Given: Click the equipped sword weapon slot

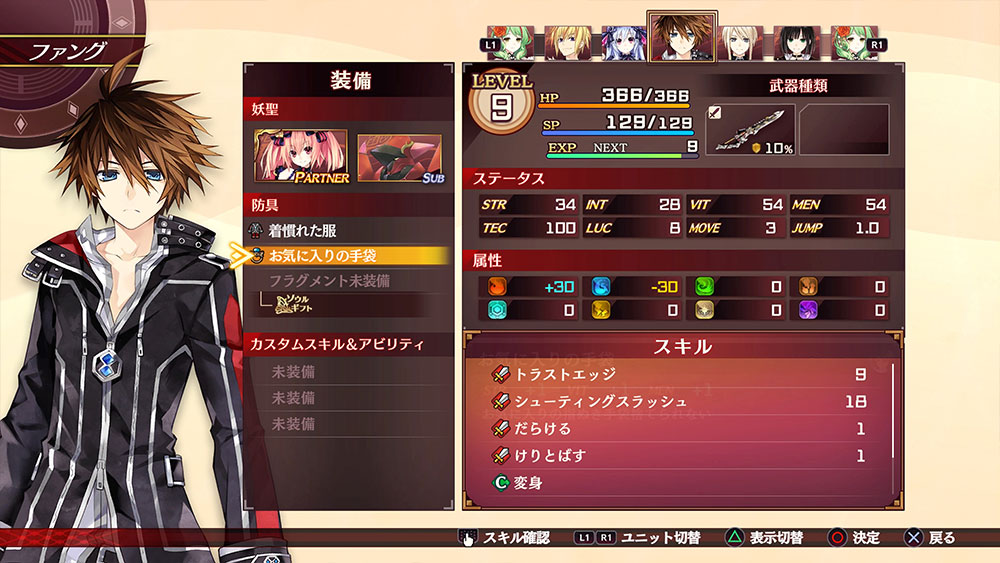Looking at the screenshot, I should pos(750,130).
